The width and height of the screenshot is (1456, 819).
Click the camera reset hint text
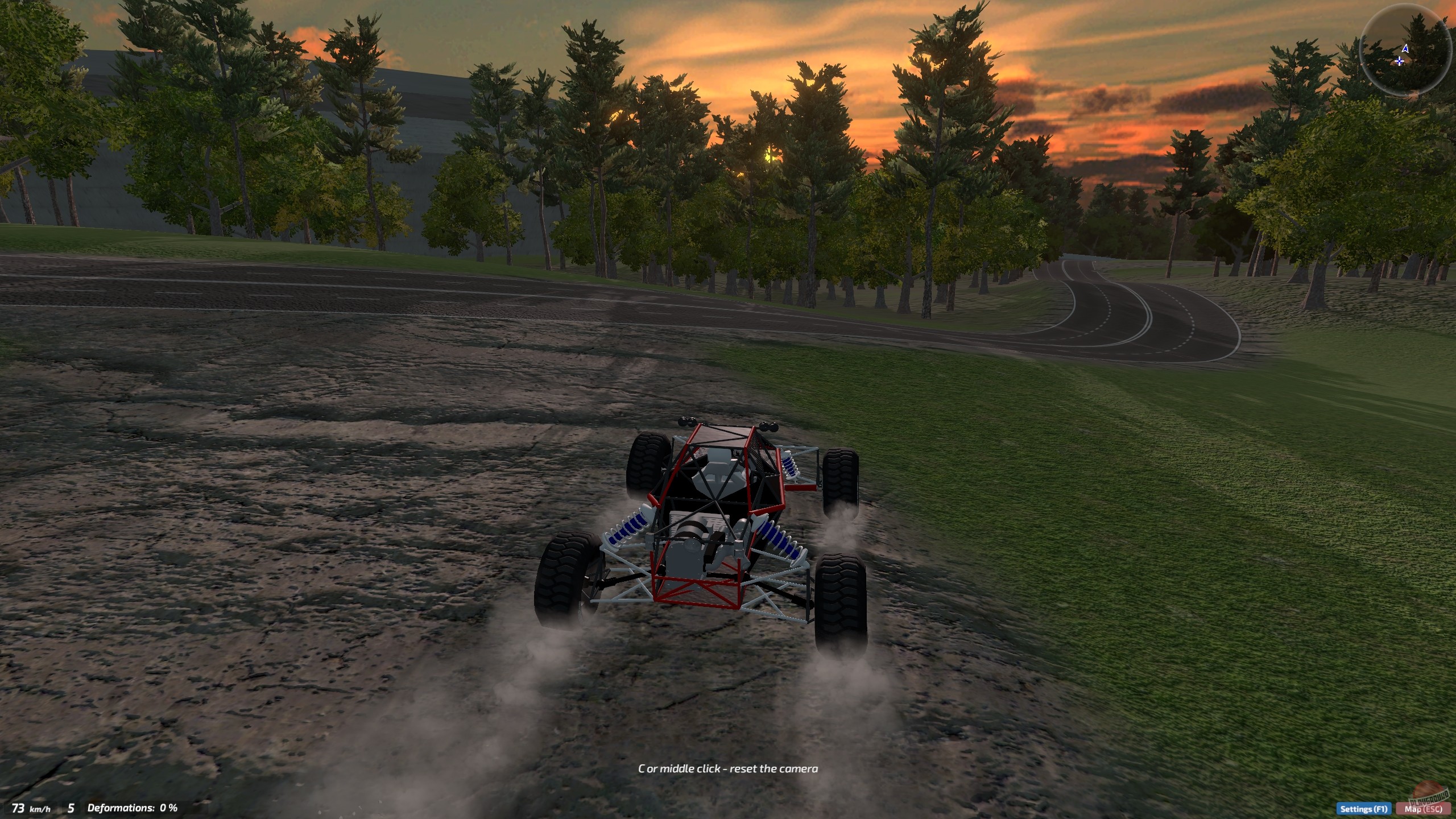point(727,768)
